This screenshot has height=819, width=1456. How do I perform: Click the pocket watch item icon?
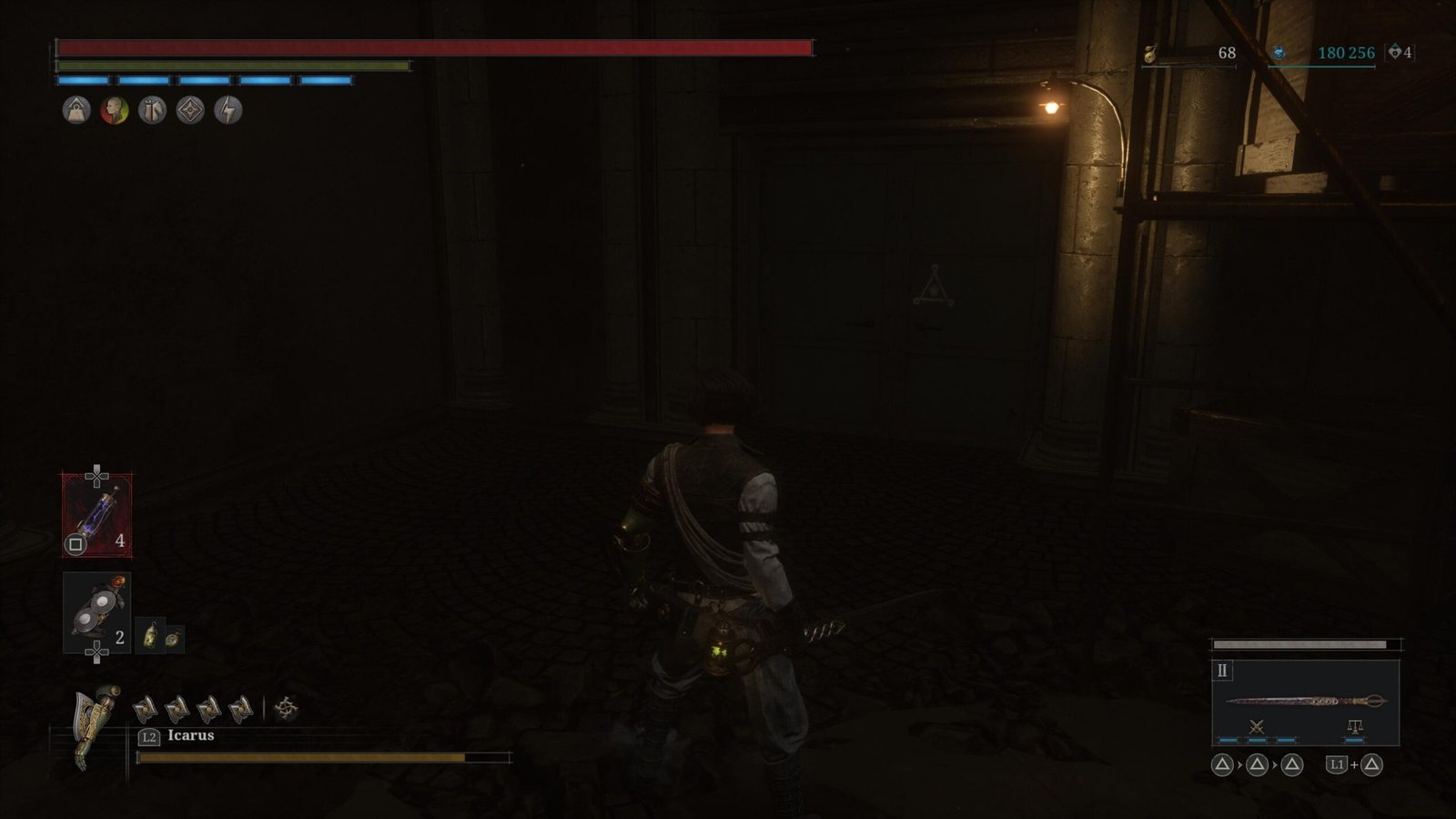click(172, 638)
